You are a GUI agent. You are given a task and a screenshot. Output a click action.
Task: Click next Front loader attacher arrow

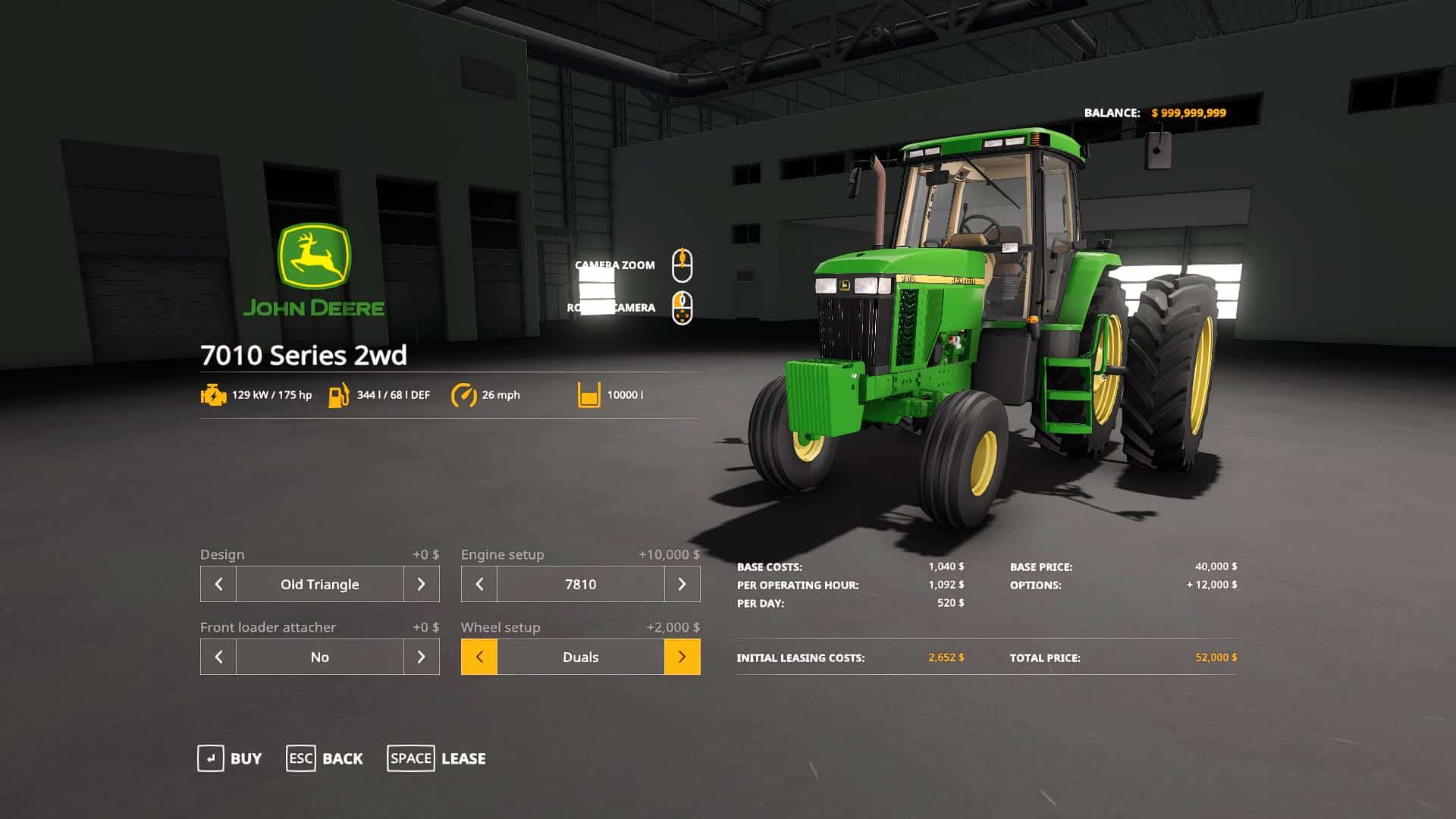point(422,657)
